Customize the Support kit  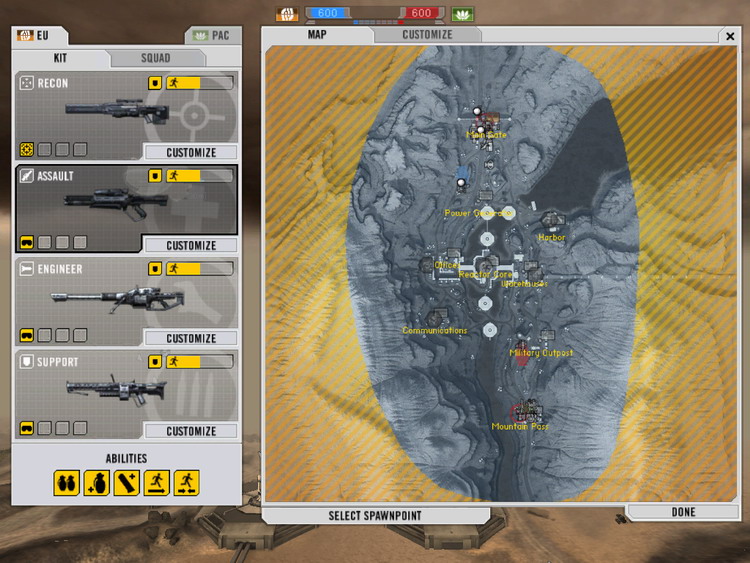tap(191, 432)
